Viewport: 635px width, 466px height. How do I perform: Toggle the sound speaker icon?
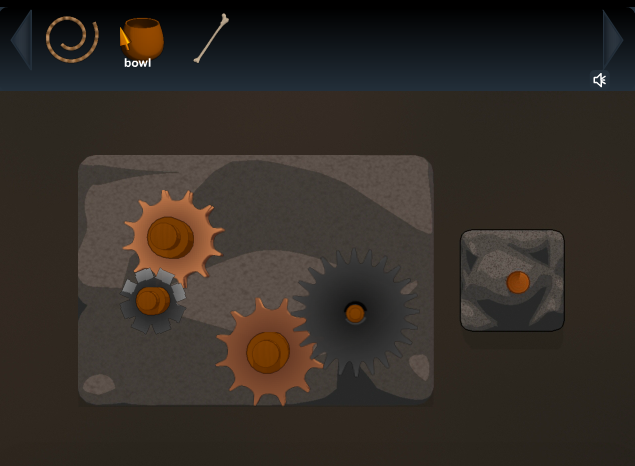[599, 80]
